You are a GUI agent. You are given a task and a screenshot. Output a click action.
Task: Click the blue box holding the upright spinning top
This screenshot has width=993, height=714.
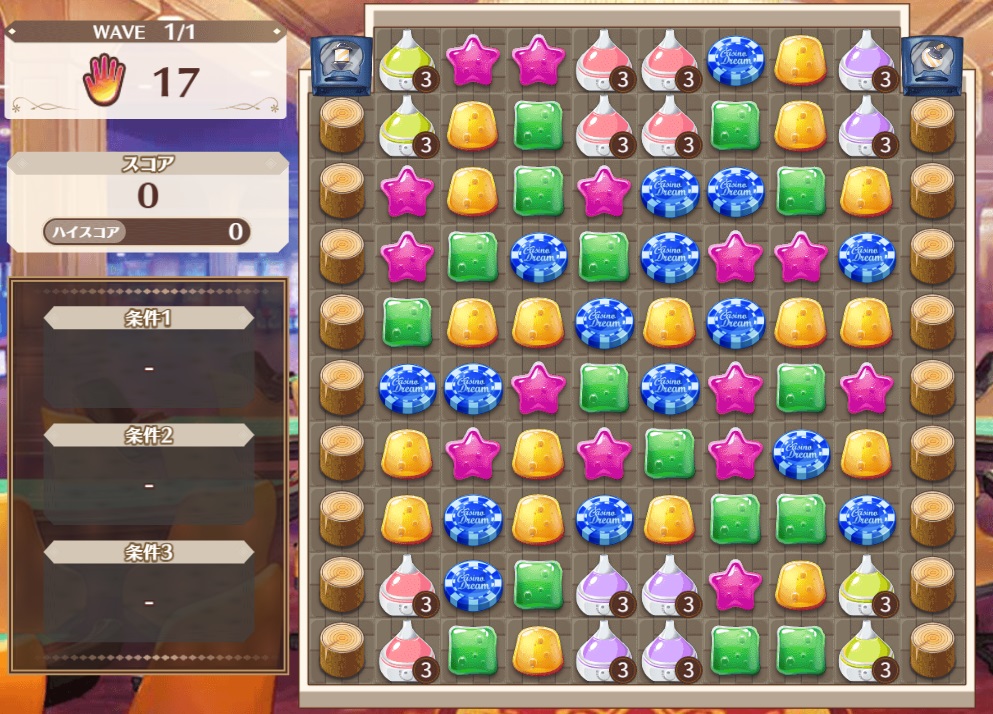coord(342,61)
